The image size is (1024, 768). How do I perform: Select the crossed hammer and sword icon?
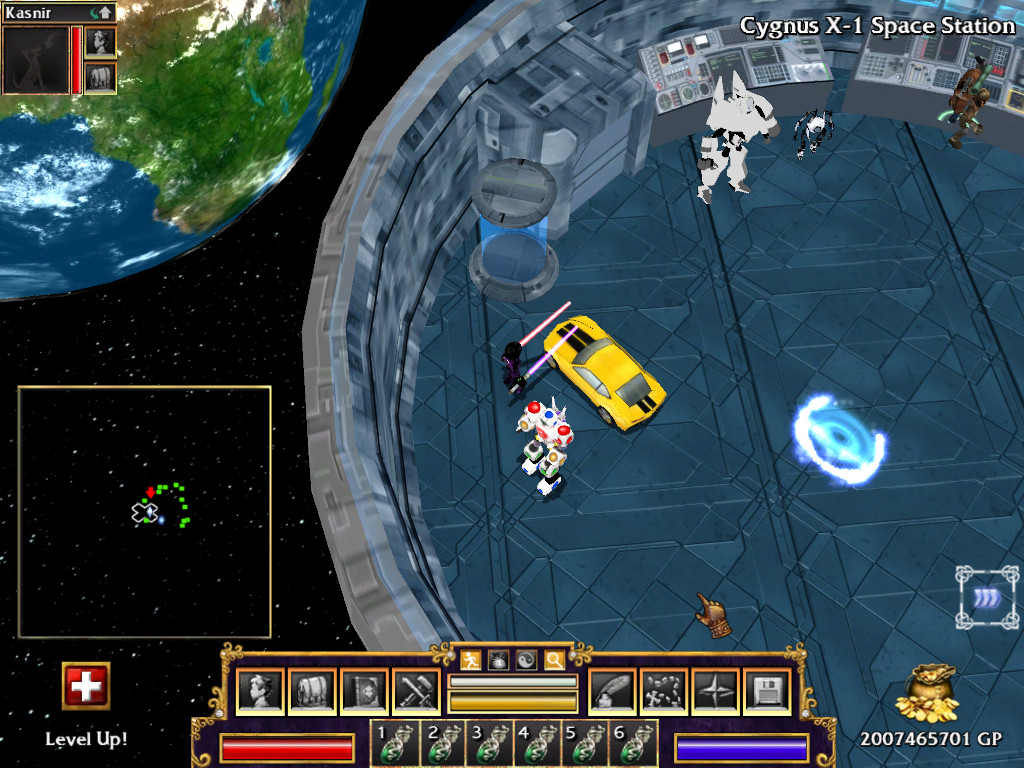(x=416, y=692)
